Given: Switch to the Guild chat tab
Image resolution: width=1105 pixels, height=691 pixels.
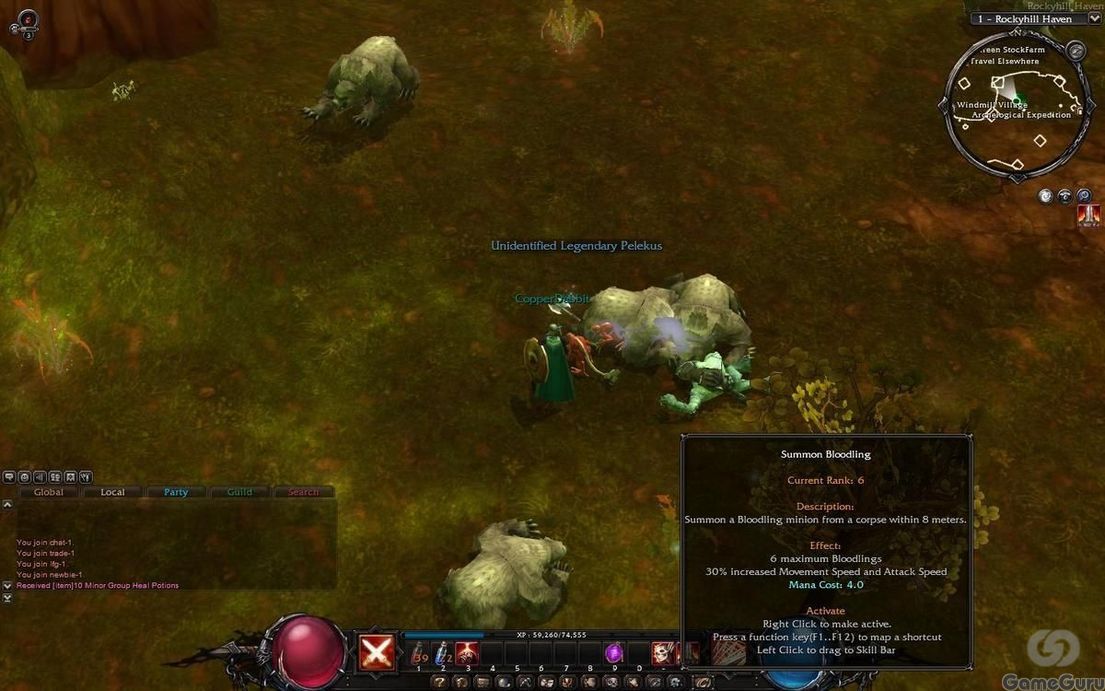Looking at the screenshot, I should tap(240, 492).
